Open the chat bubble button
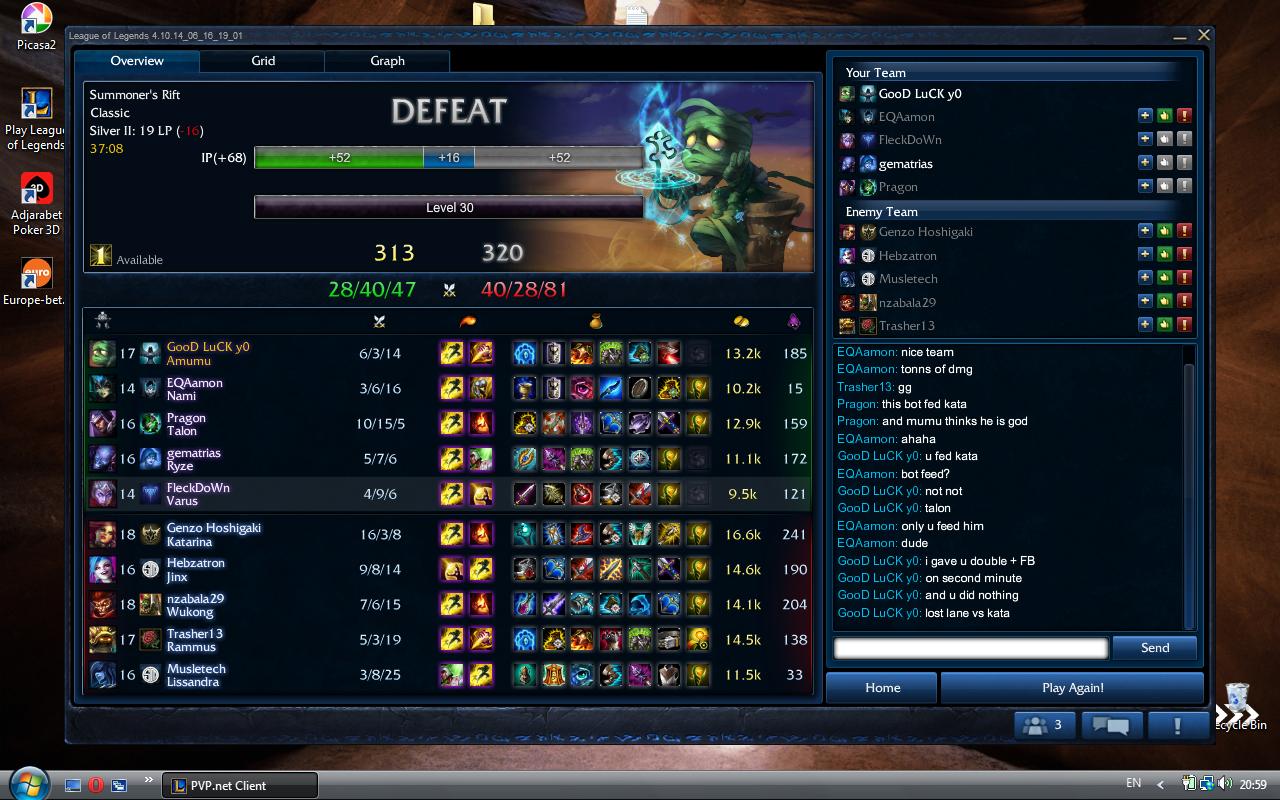Image resolution: width=1280 pixels, height=800 pixels. click(x=1111, y=725)
